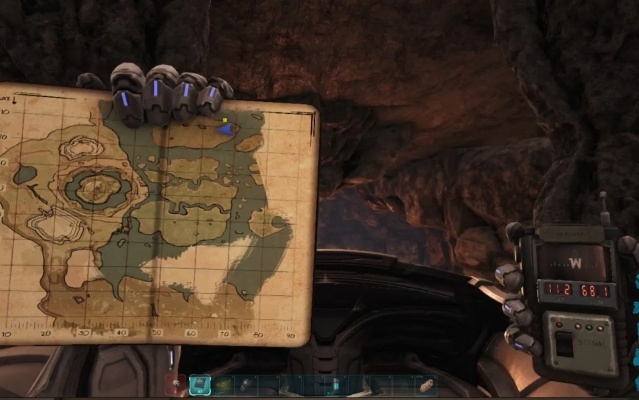The height and width of the screenshot is (400, 639).
Task: Choose the dark grey tool hotbar slot
Action: coord(245,384)
